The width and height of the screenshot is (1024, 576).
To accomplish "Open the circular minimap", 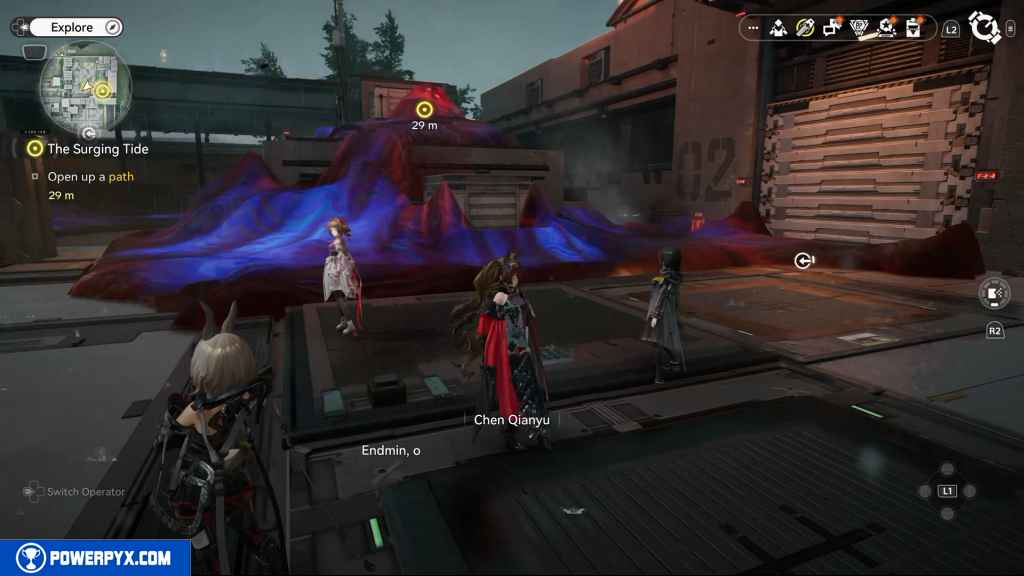I will coord(85,86).
